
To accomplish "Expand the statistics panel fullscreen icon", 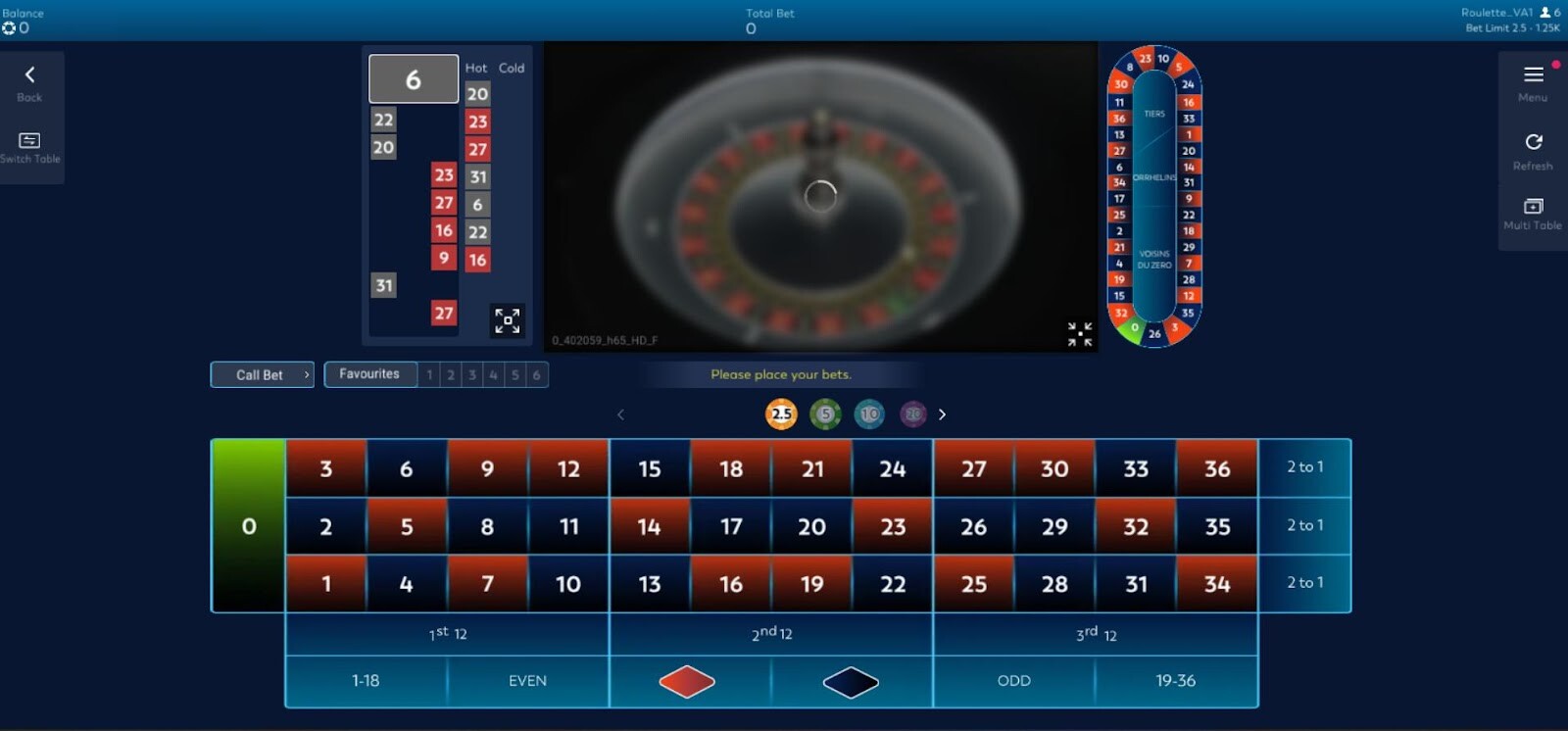I will pyautogui.click(x=507, y=320).
